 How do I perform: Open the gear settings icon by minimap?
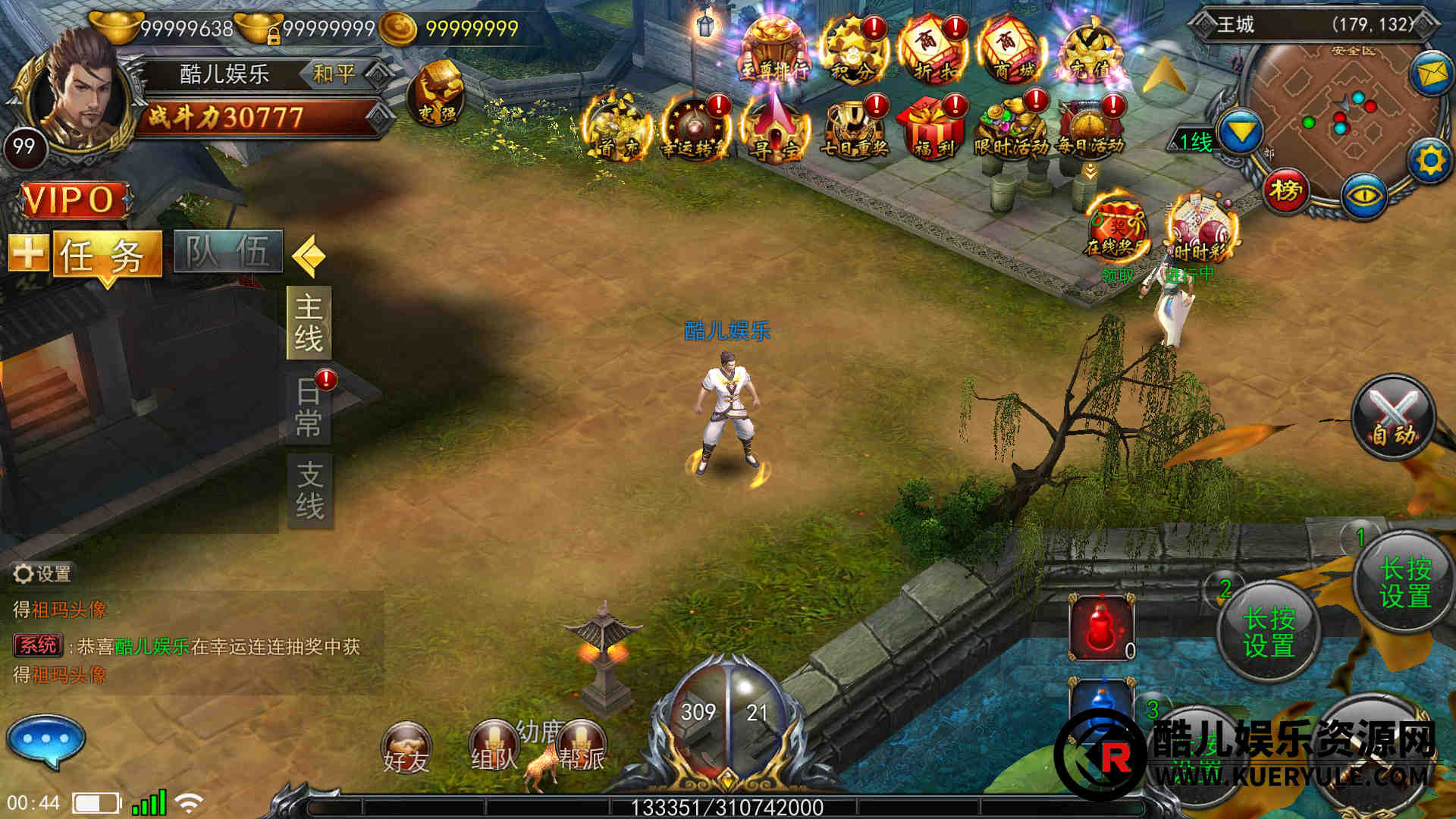point(1430,161)
